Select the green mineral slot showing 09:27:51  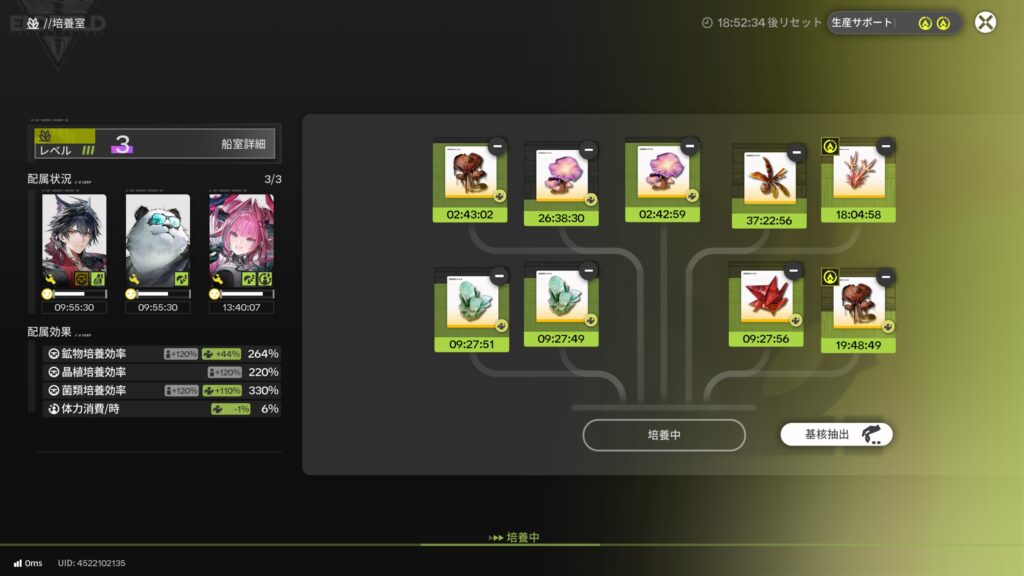[x=470, y=303]
